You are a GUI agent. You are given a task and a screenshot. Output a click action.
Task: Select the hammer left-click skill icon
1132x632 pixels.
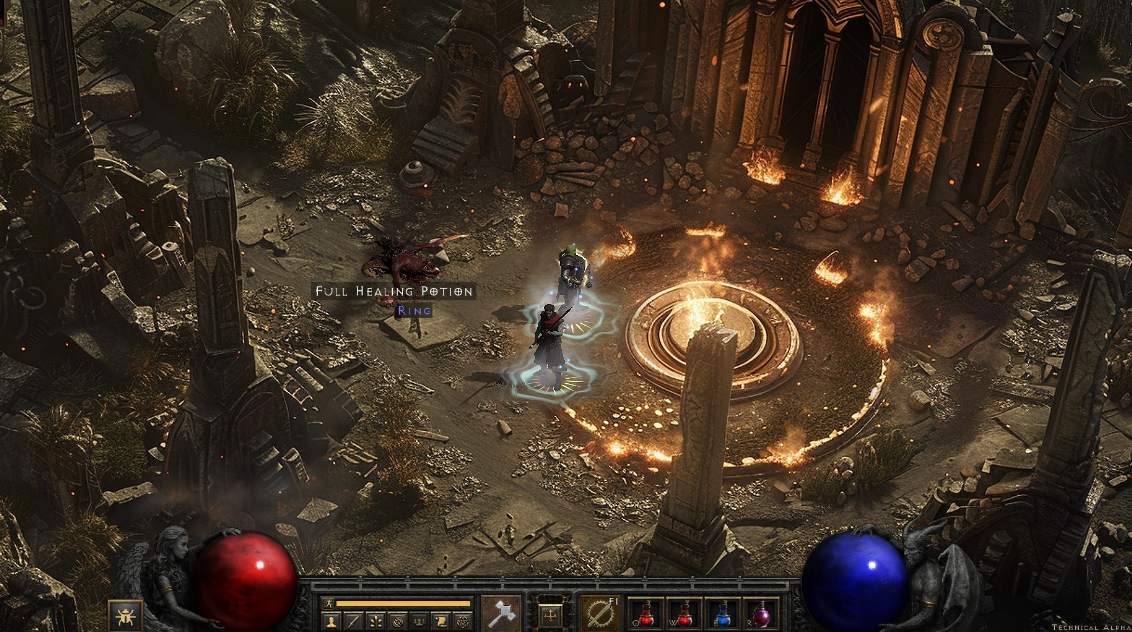coord(501,613)
